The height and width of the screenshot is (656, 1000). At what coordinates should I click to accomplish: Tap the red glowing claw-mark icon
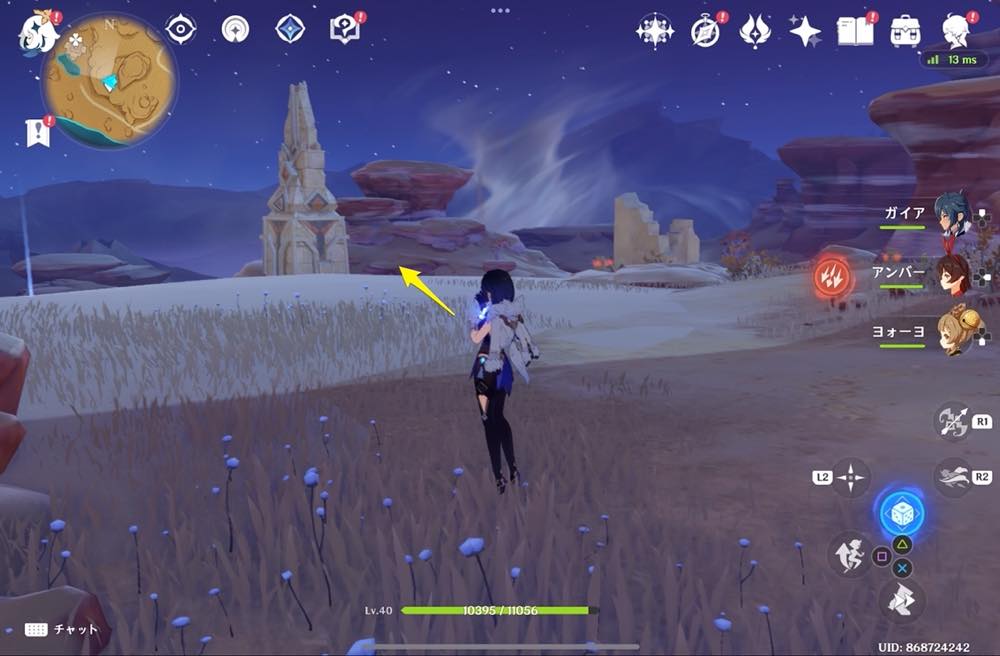click(x=830, y=277)
